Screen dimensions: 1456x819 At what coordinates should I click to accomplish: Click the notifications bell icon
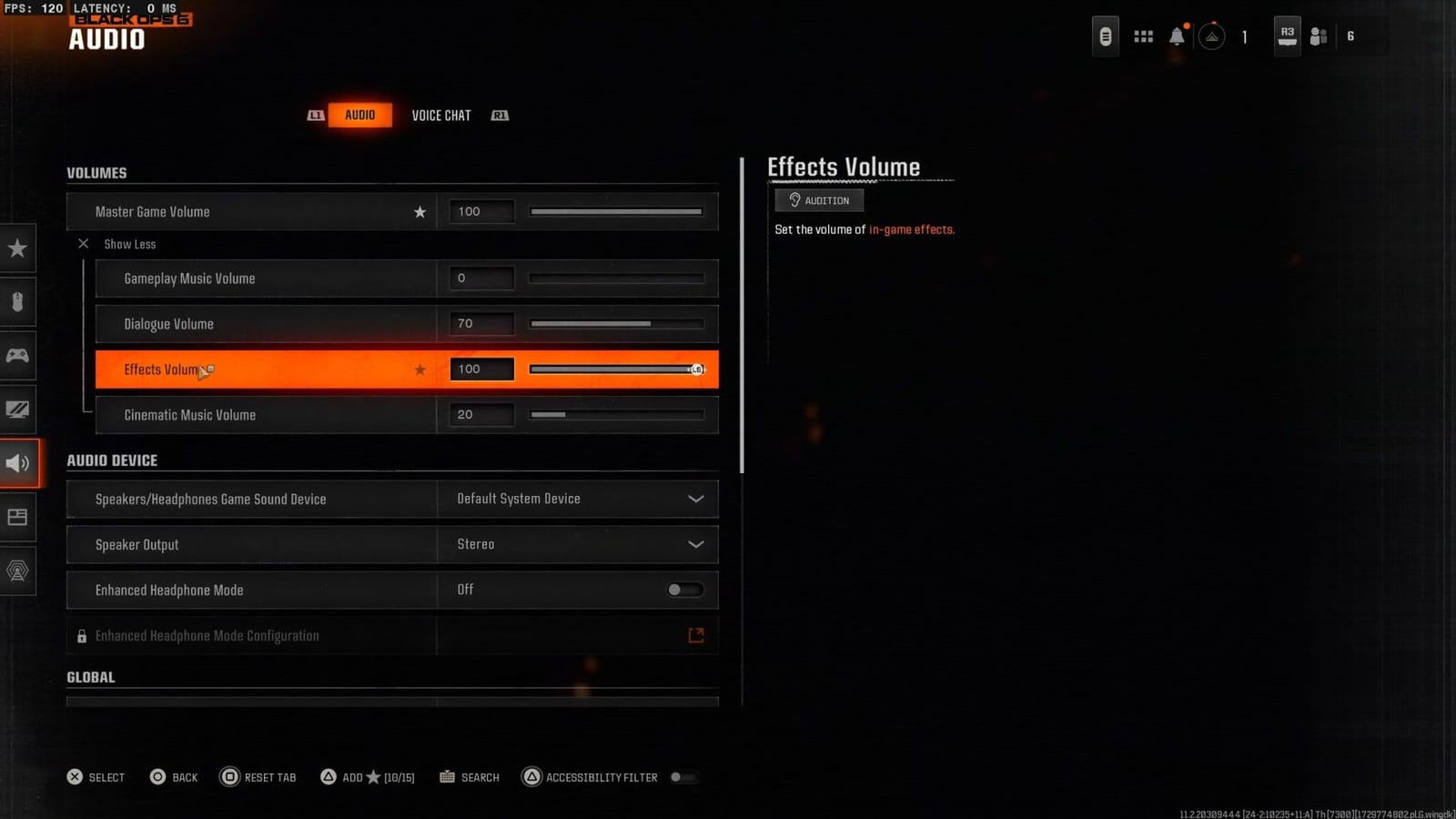click(x=1177, y=35)
